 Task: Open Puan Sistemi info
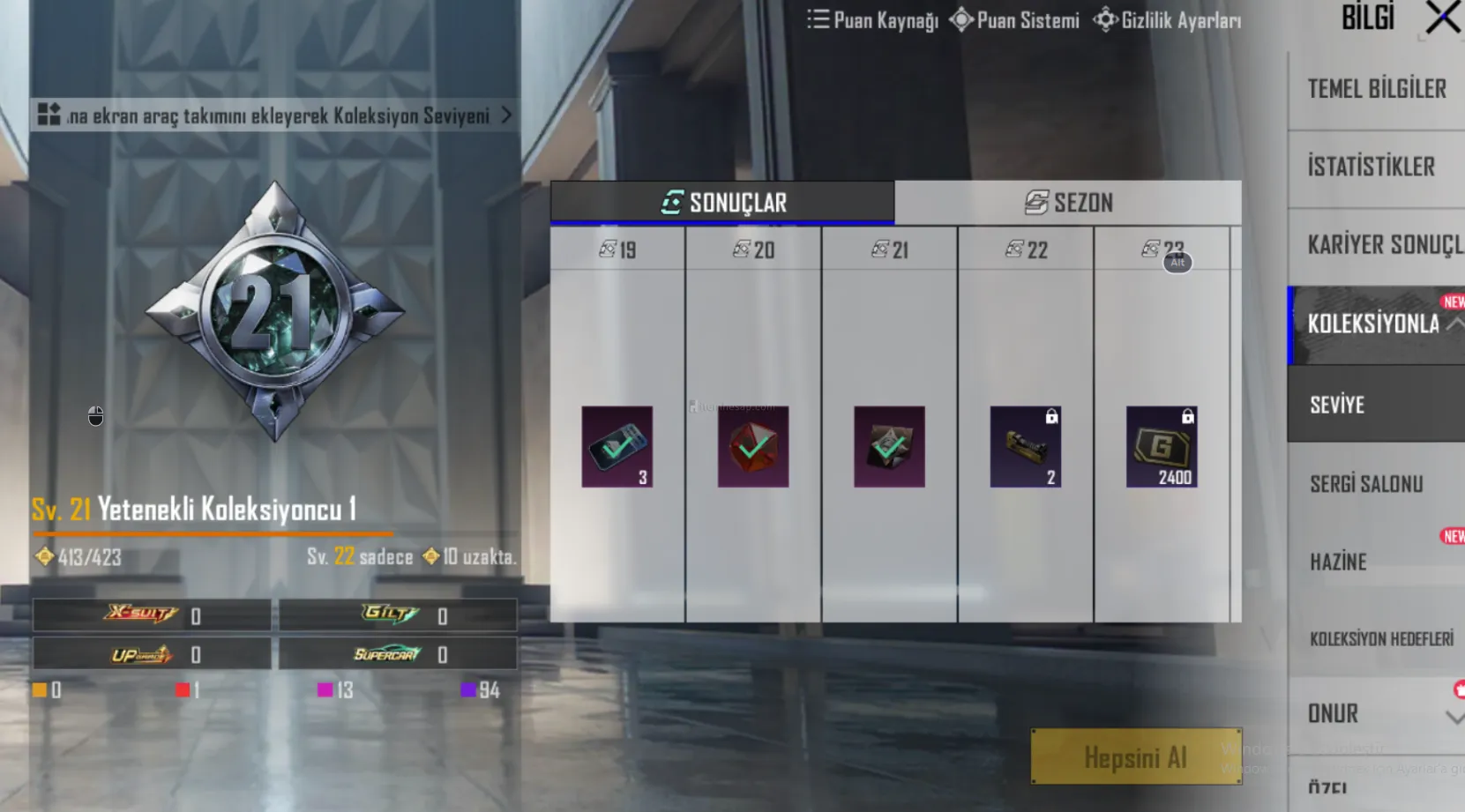tap(1014, 20)
